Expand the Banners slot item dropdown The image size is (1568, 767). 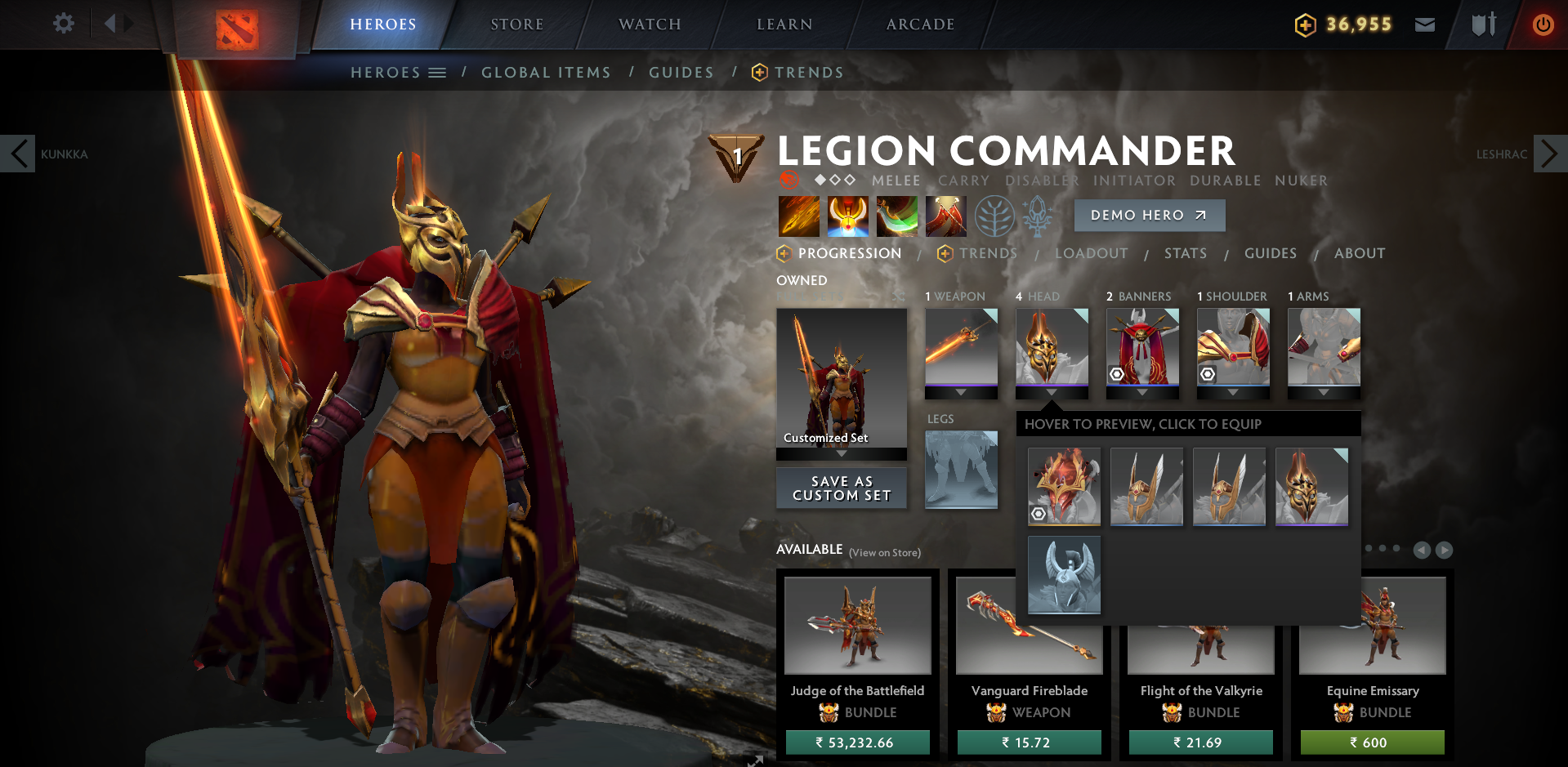pyautogui.click(x=1142, y=392)
